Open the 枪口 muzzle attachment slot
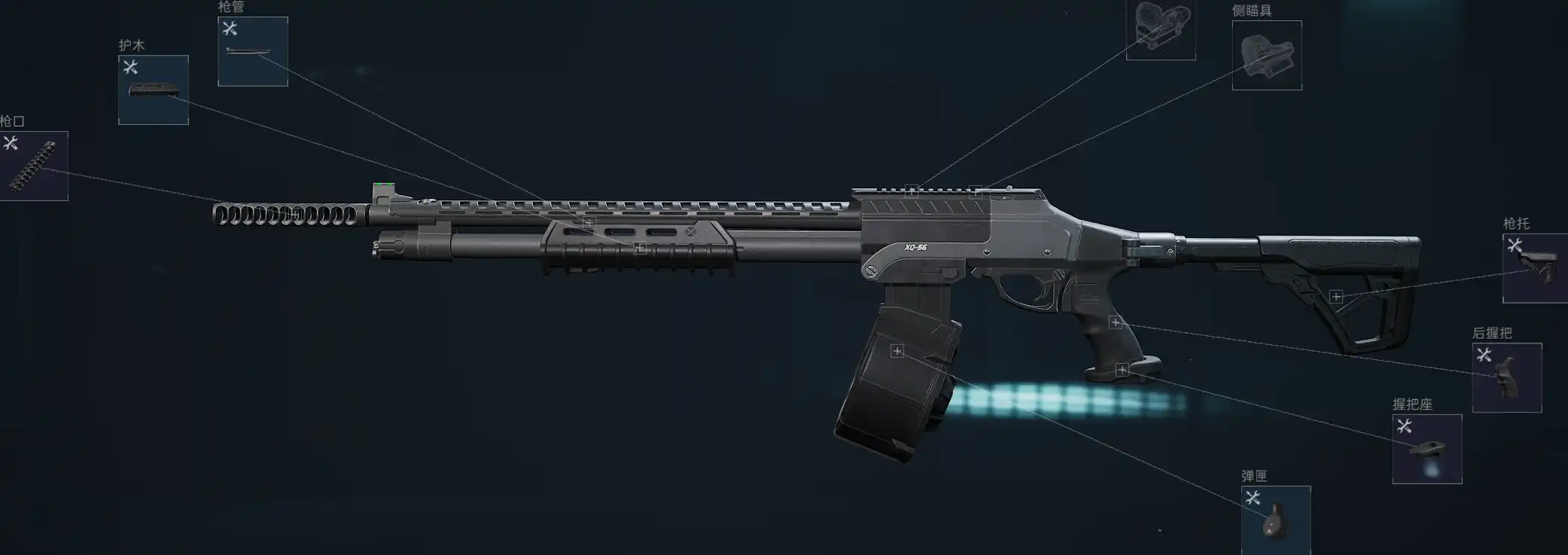This screenshot has width=1568, height=555. tap(33, 166)
